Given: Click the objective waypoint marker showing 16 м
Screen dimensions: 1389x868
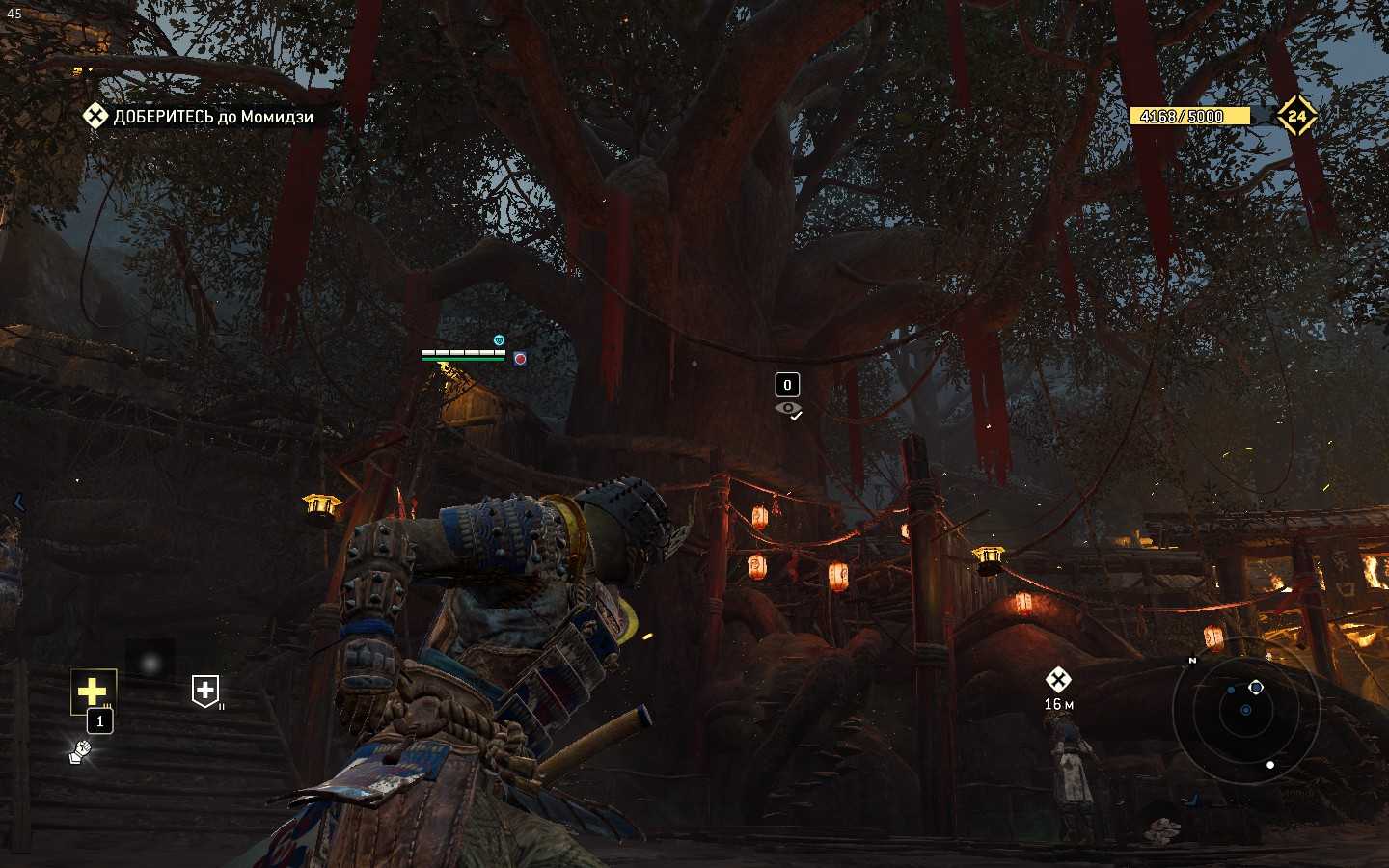Looking at the screenshot, I should click(x=1058, y=681).
